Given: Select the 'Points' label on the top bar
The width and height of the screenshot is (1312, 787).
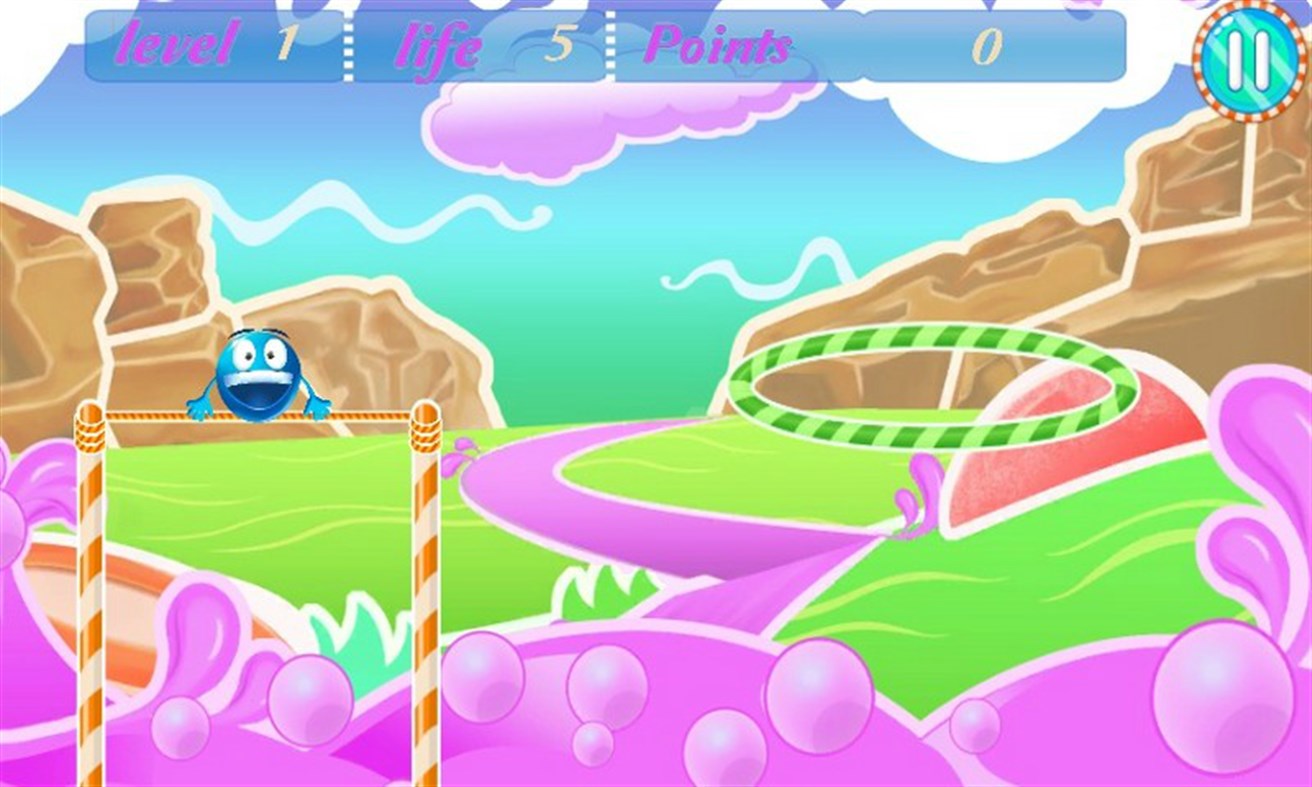Looking at the screenshot, I should (x=720, y=47).
